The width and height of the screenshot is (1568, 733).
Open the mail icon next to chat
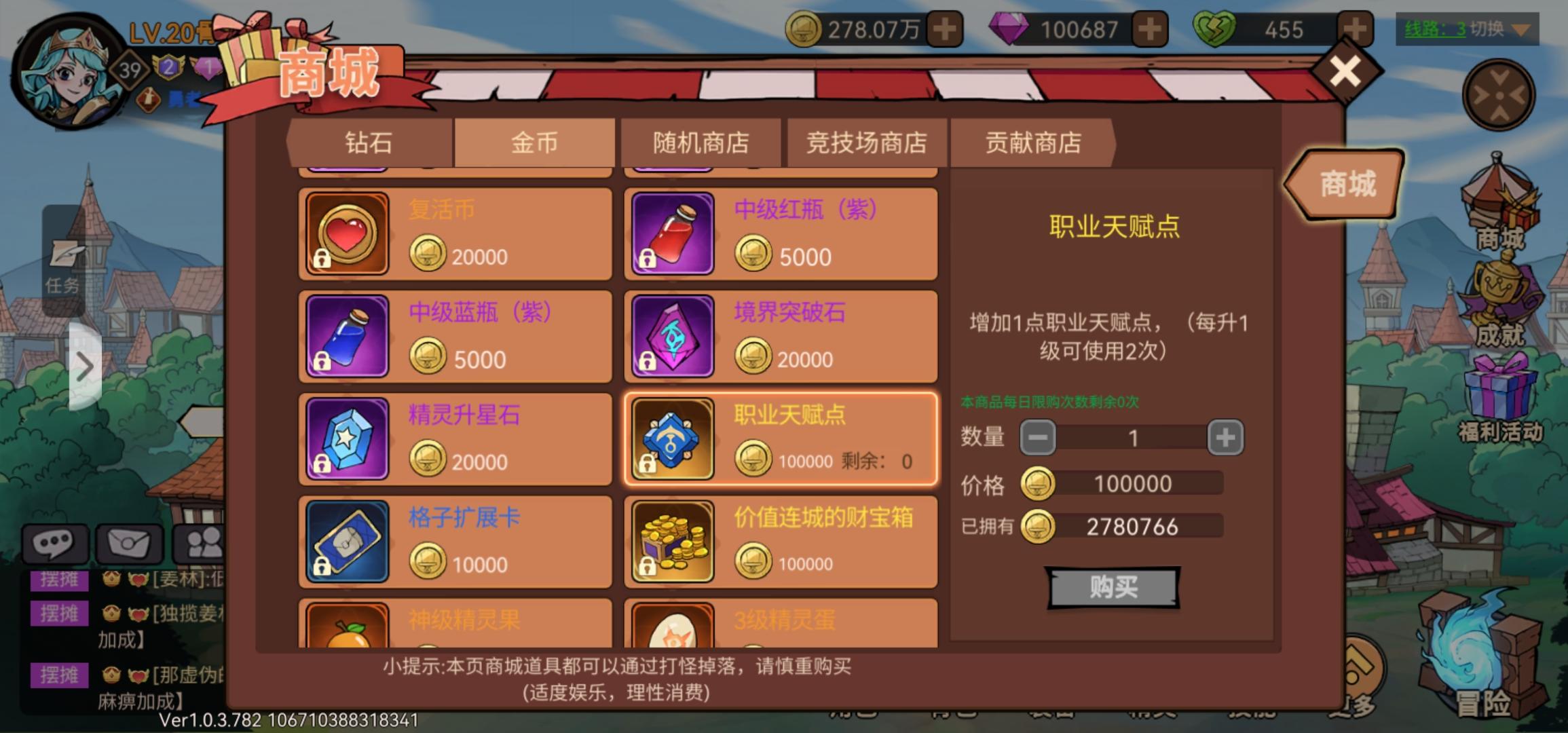click(x=129, y=543)
